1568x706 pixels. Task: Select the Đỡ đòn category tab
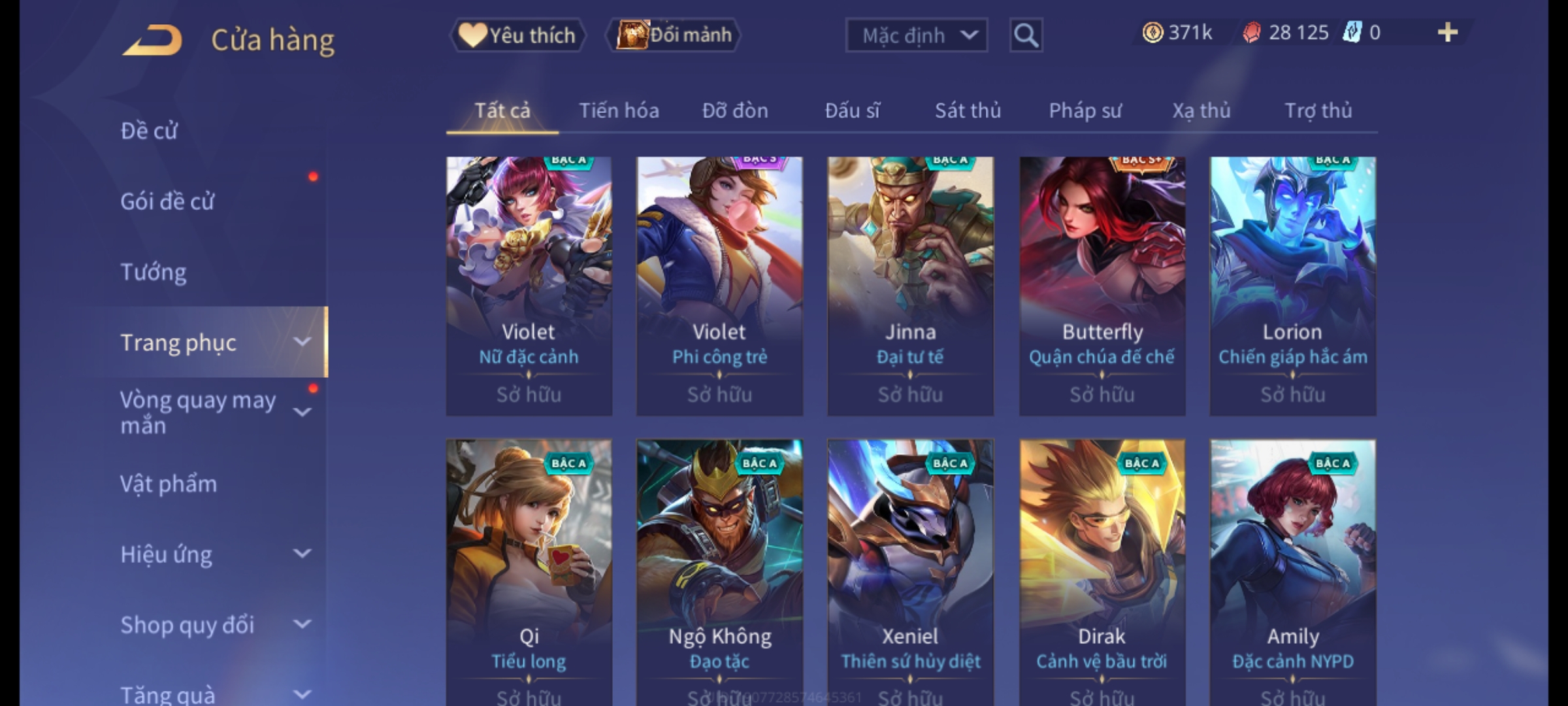[735, 111]
